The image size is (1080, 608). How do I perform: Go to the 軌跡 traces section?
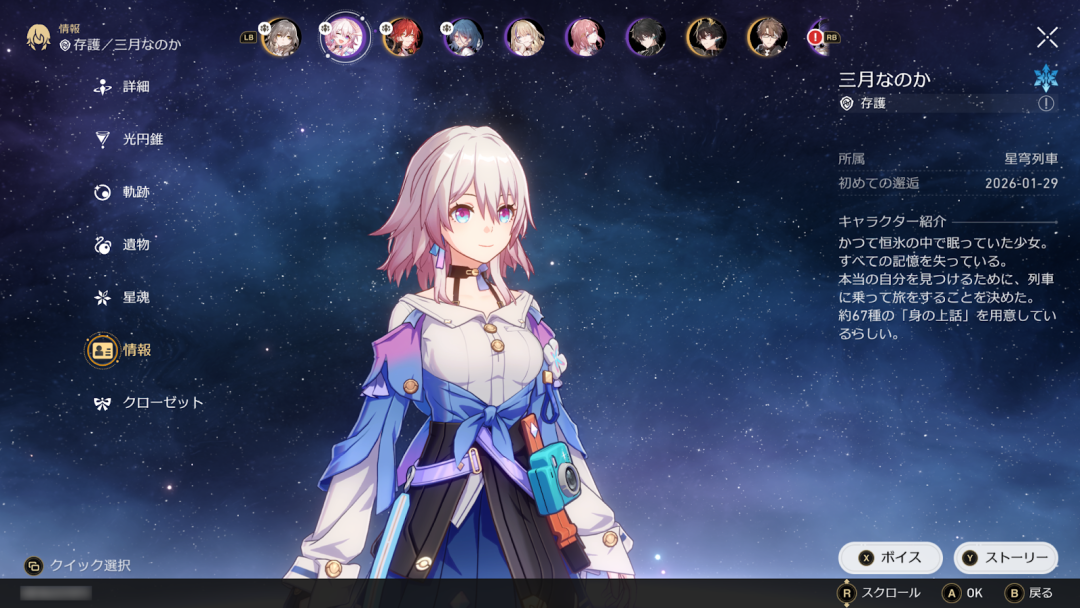[x=135, y=192]
